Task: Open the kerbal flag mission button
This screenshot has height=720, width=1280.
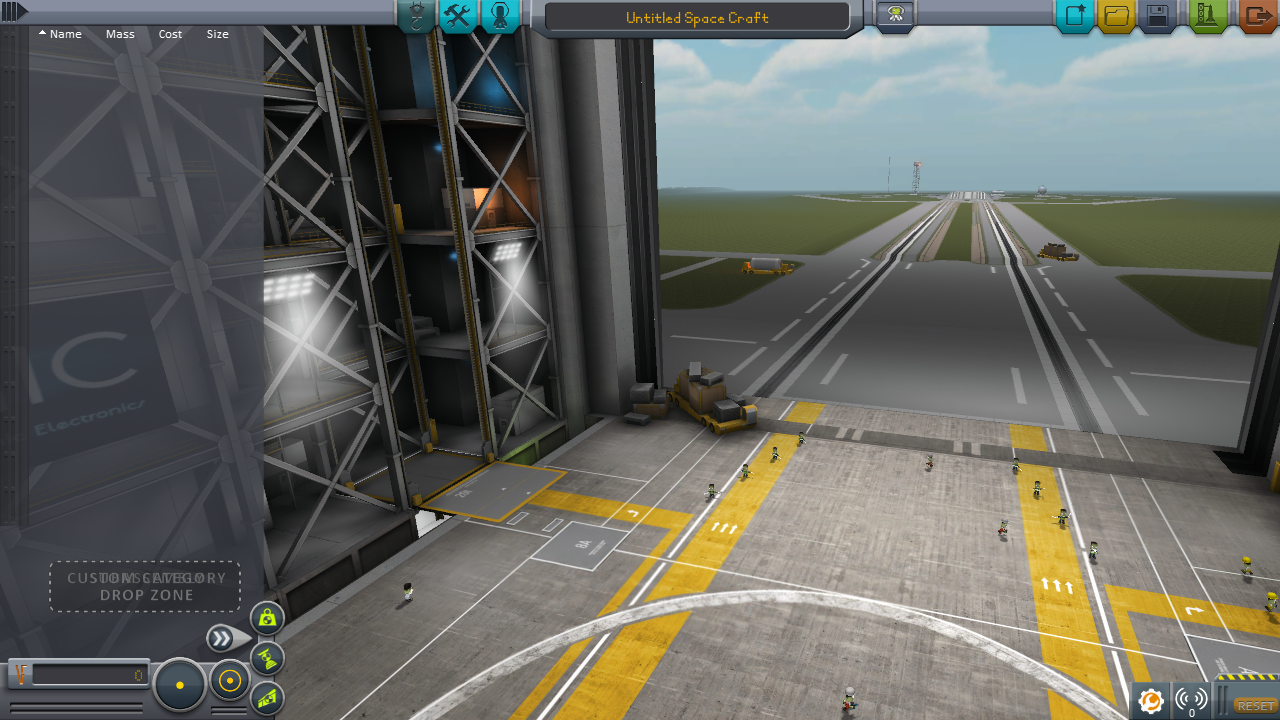Action: click(x=894, y=15)
